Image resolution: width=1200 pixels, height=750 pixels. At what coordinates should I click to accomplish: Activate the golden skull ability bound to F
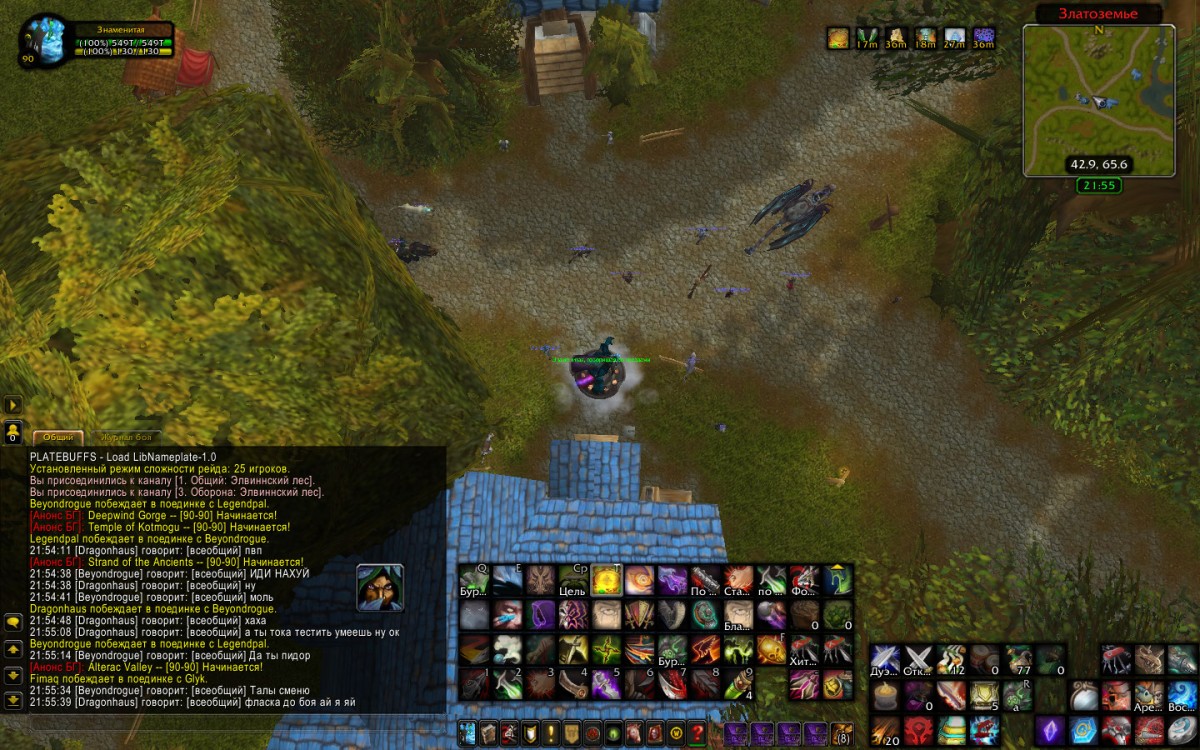771,649
